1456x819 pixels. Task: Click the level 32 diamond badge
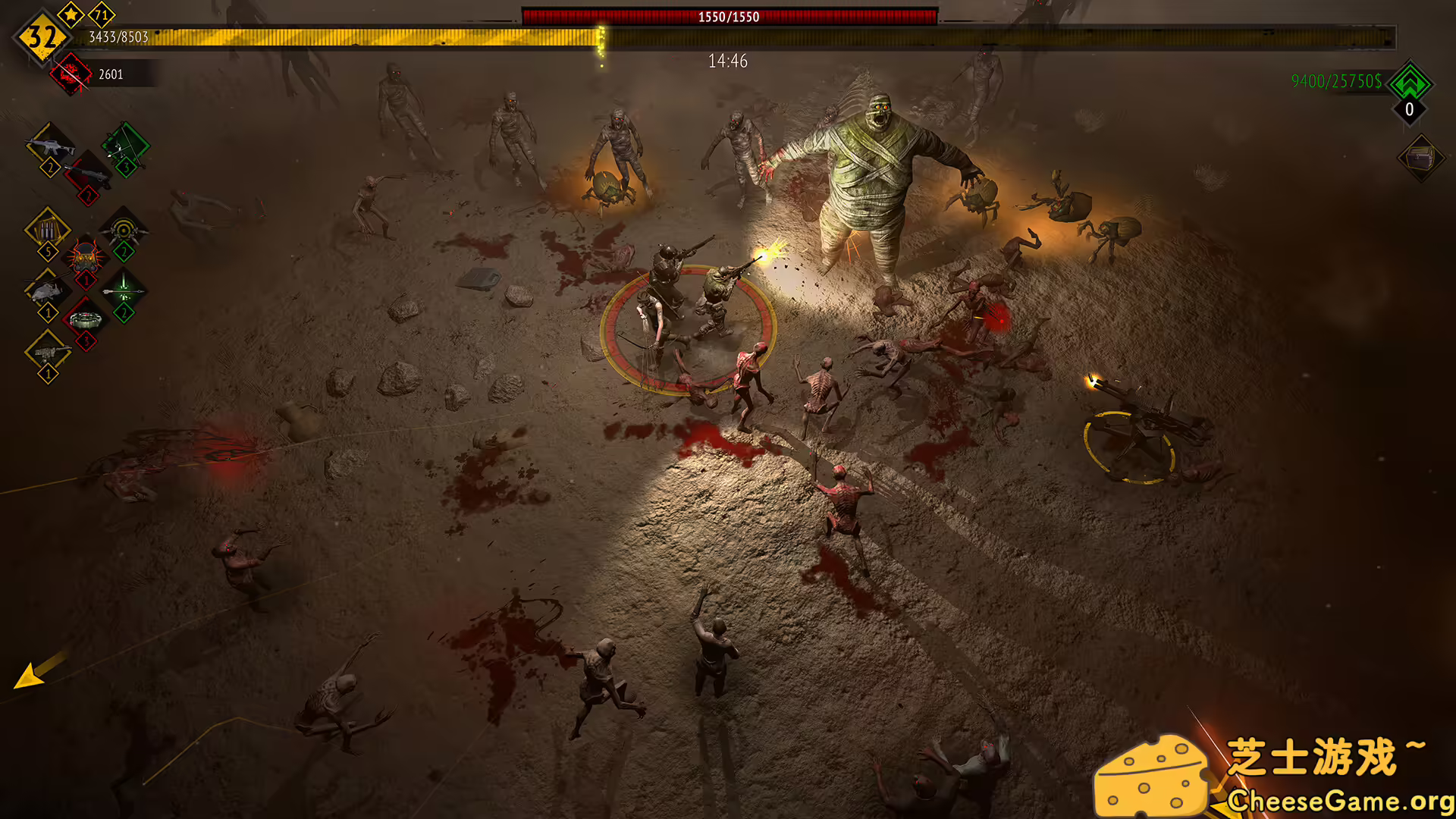pos(42,36)
